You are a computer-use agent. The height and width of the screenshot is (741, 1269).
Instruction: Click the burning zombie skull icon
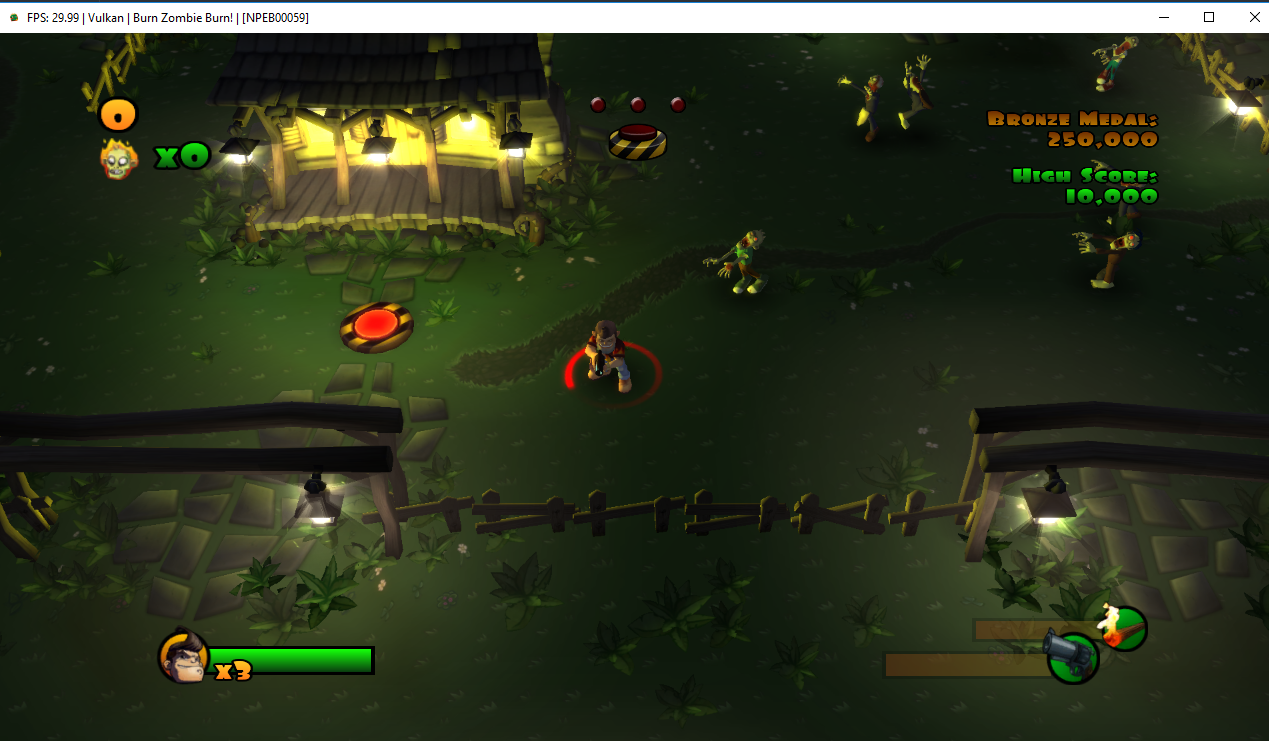[118, 158]
